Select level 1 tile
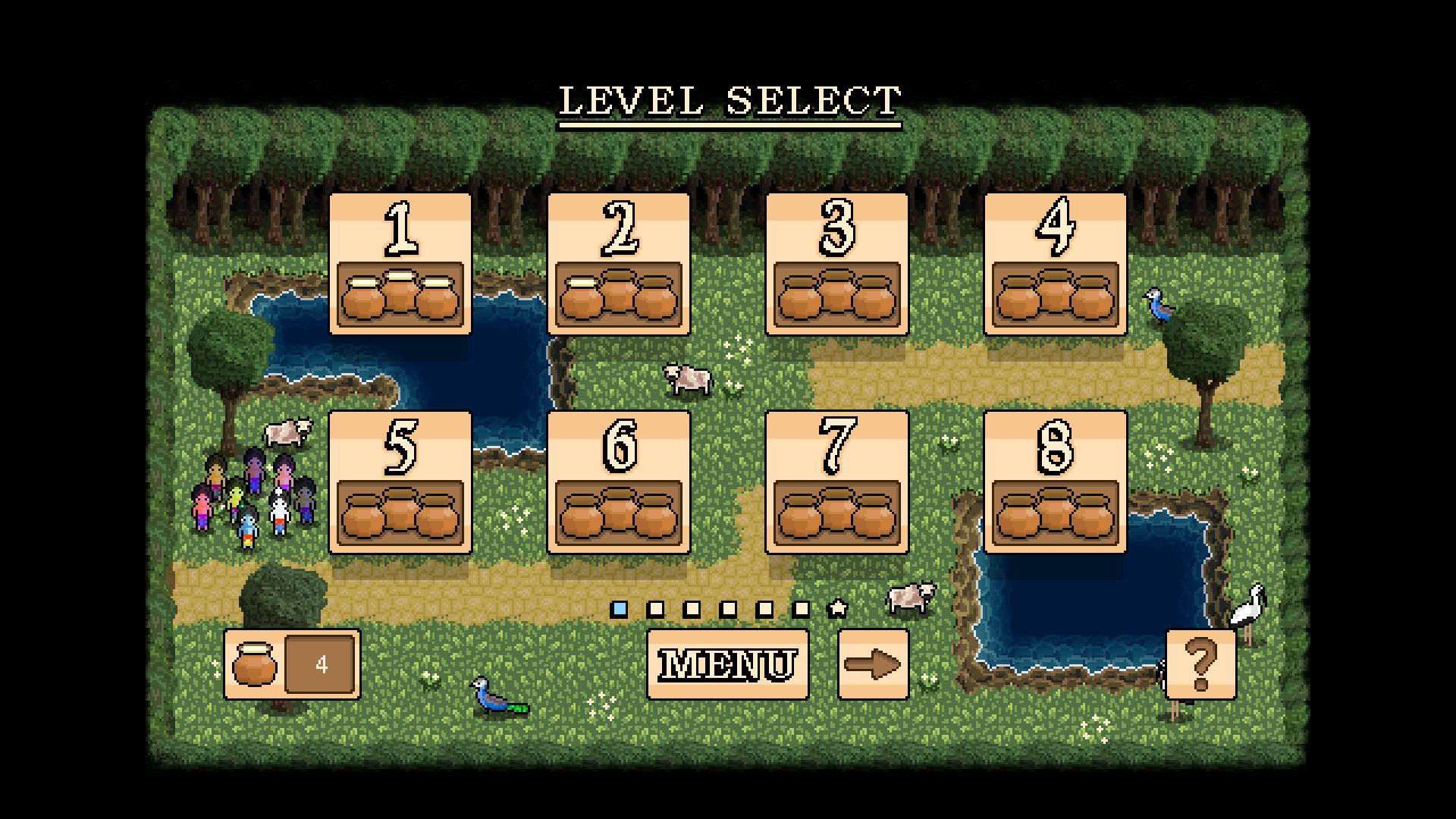 [x=400, y=263]
